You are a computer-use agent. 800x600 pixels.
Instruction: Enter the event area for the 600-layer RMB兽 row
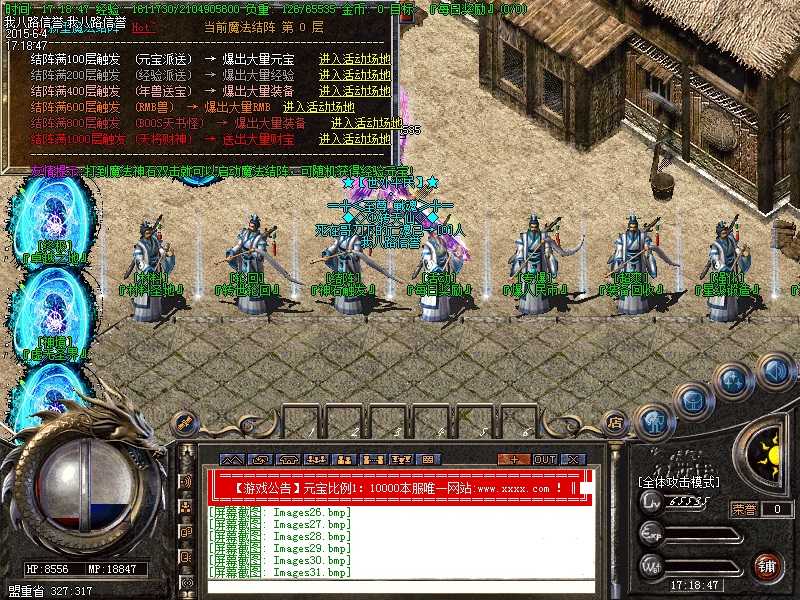(x=318, y=106)
